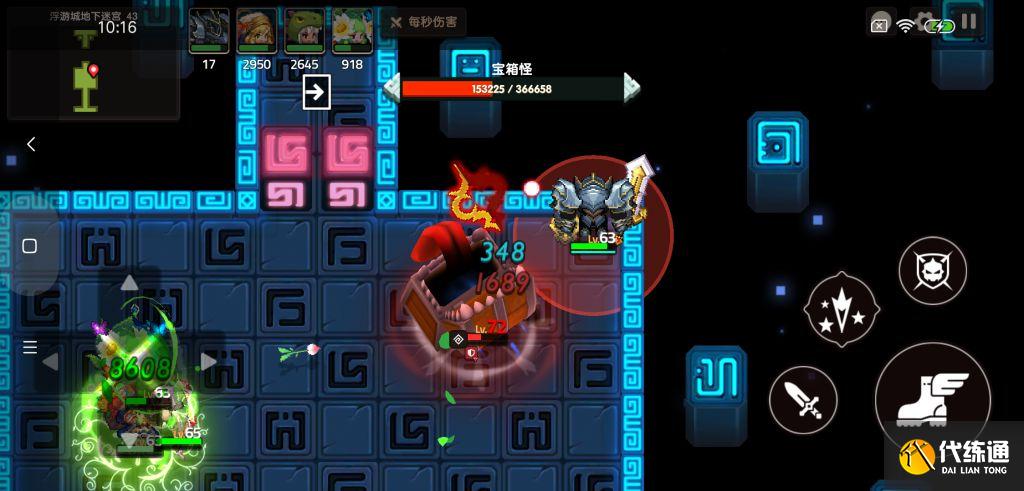
Task: Tap the square navigation button
Action: [x=30, y=246]
